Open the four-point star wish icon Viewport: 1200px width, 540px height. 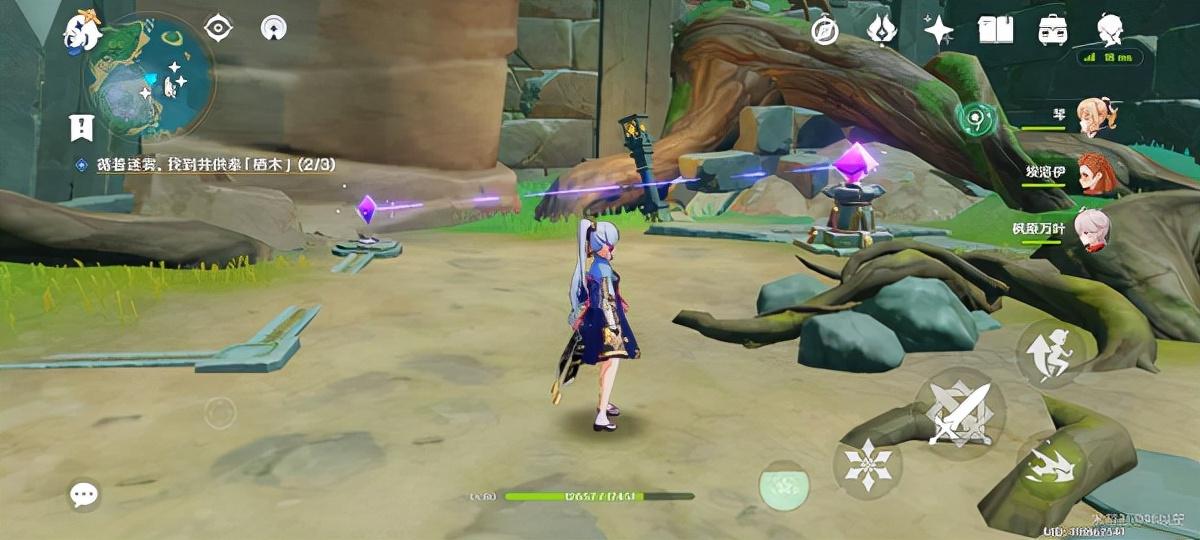pyautogui.click(x=938, y=31)
